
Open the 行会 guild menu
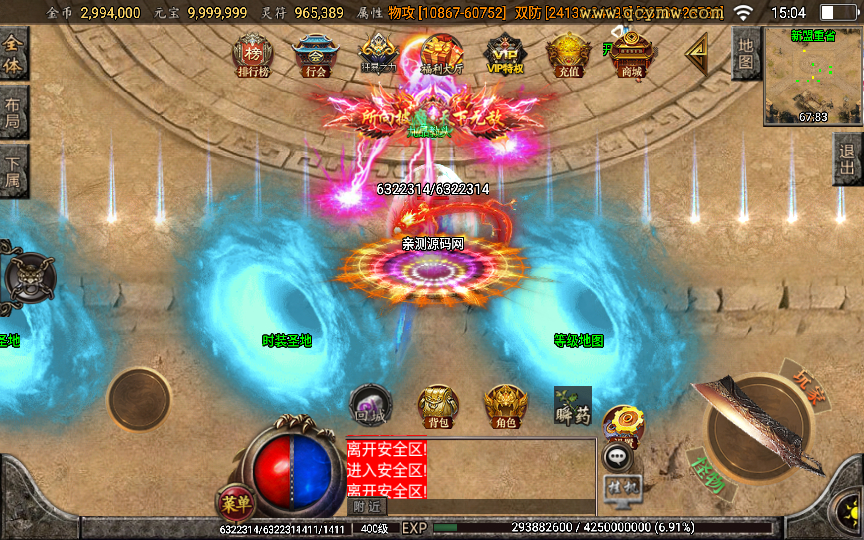pos(314,55)
